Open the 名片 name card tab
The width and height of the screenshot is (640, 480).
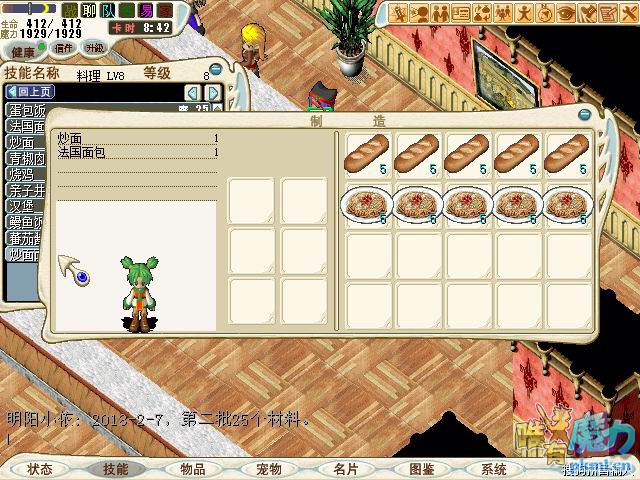pos(346,469)
